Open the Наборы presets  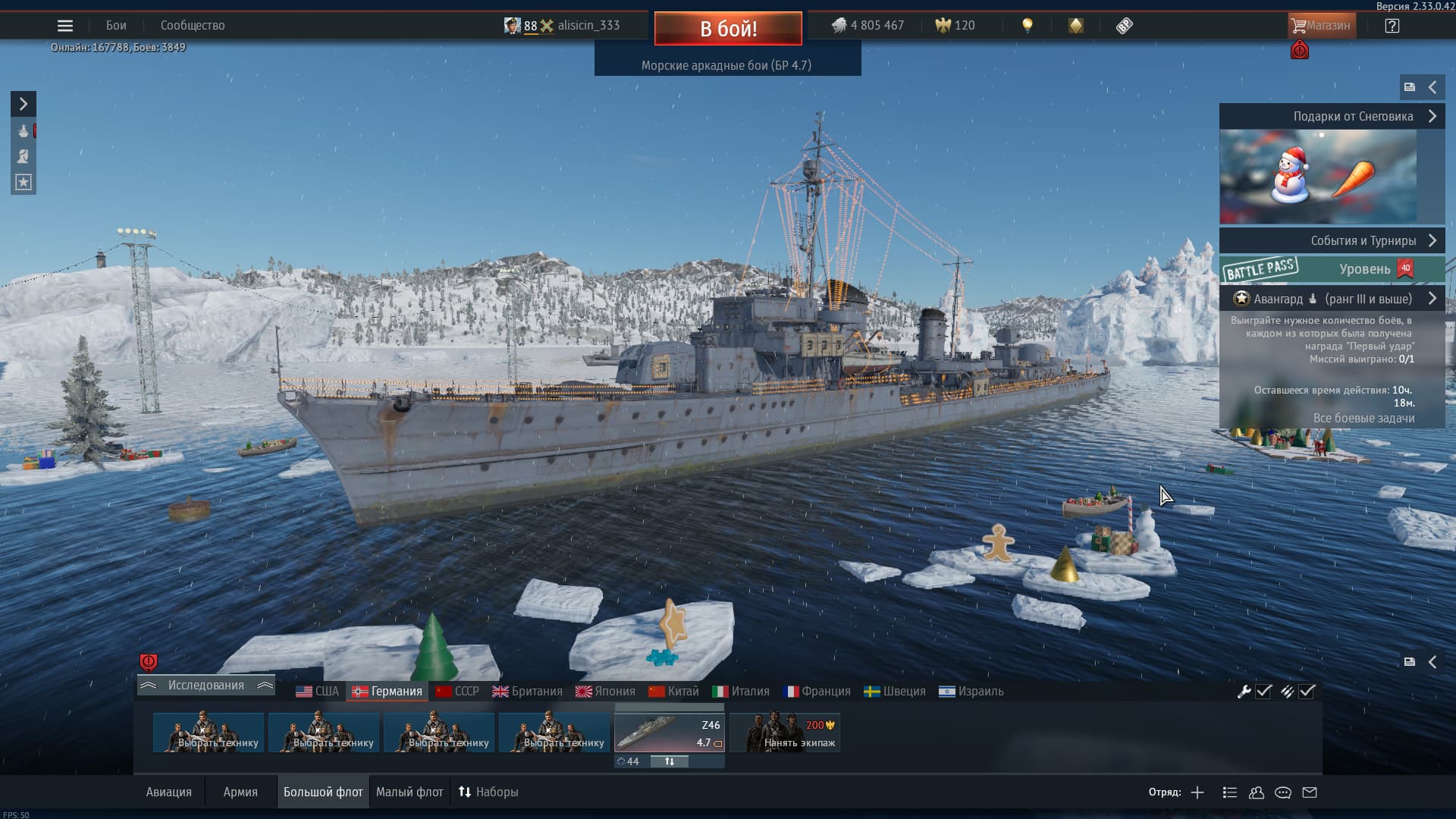coord(488,792)
